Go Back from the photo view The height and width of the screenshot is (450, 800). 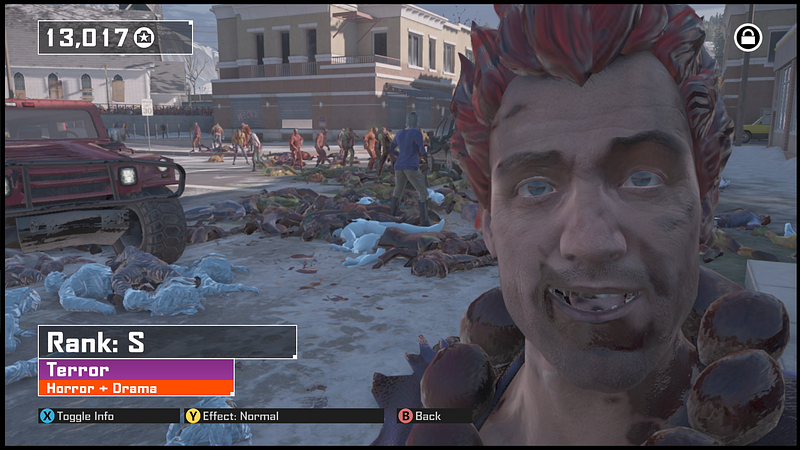(420, 416)
